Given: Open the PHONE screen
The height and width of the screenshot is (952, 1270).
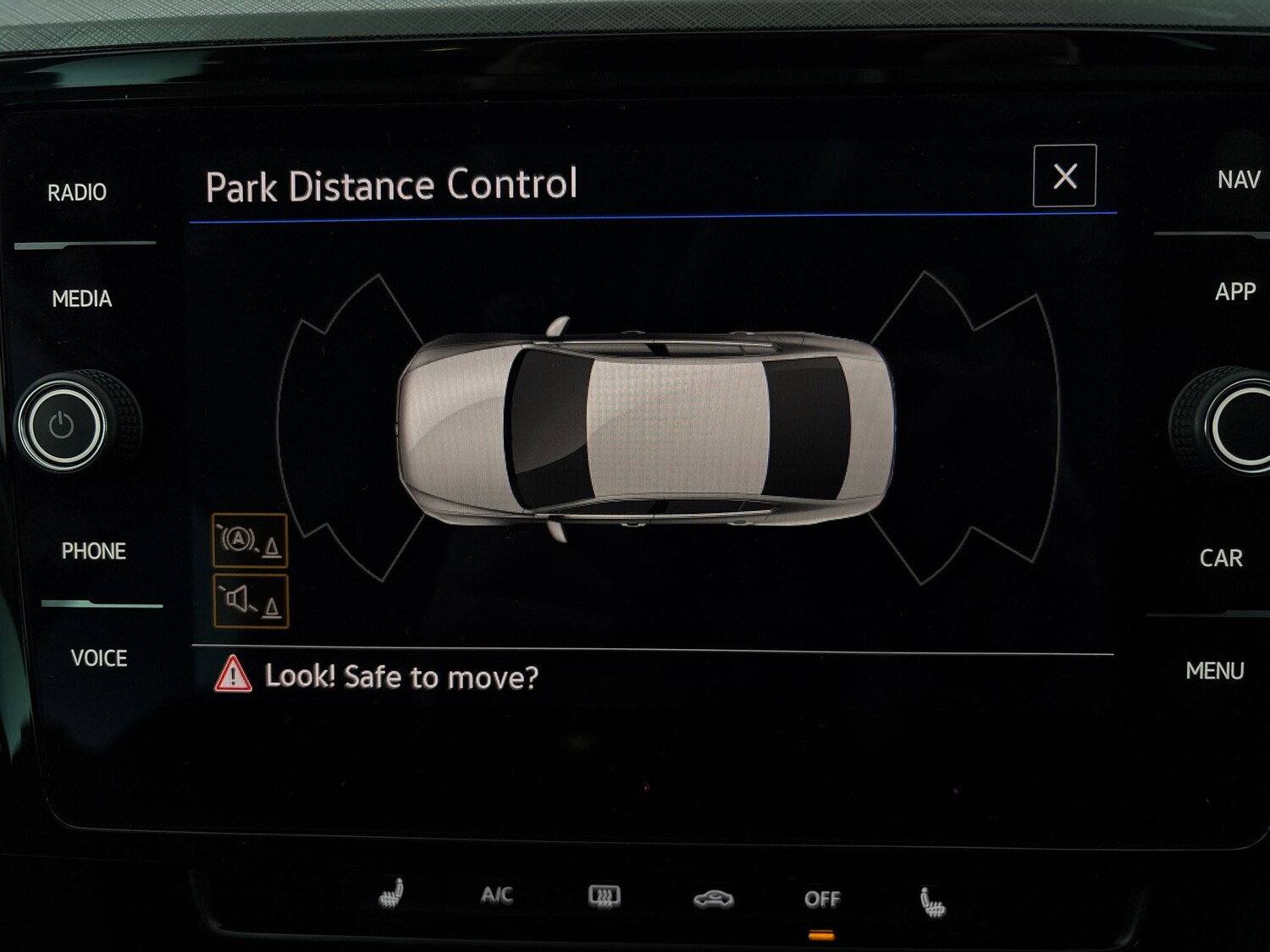Looking at the screenshot, I should click(x=95, y=551).
